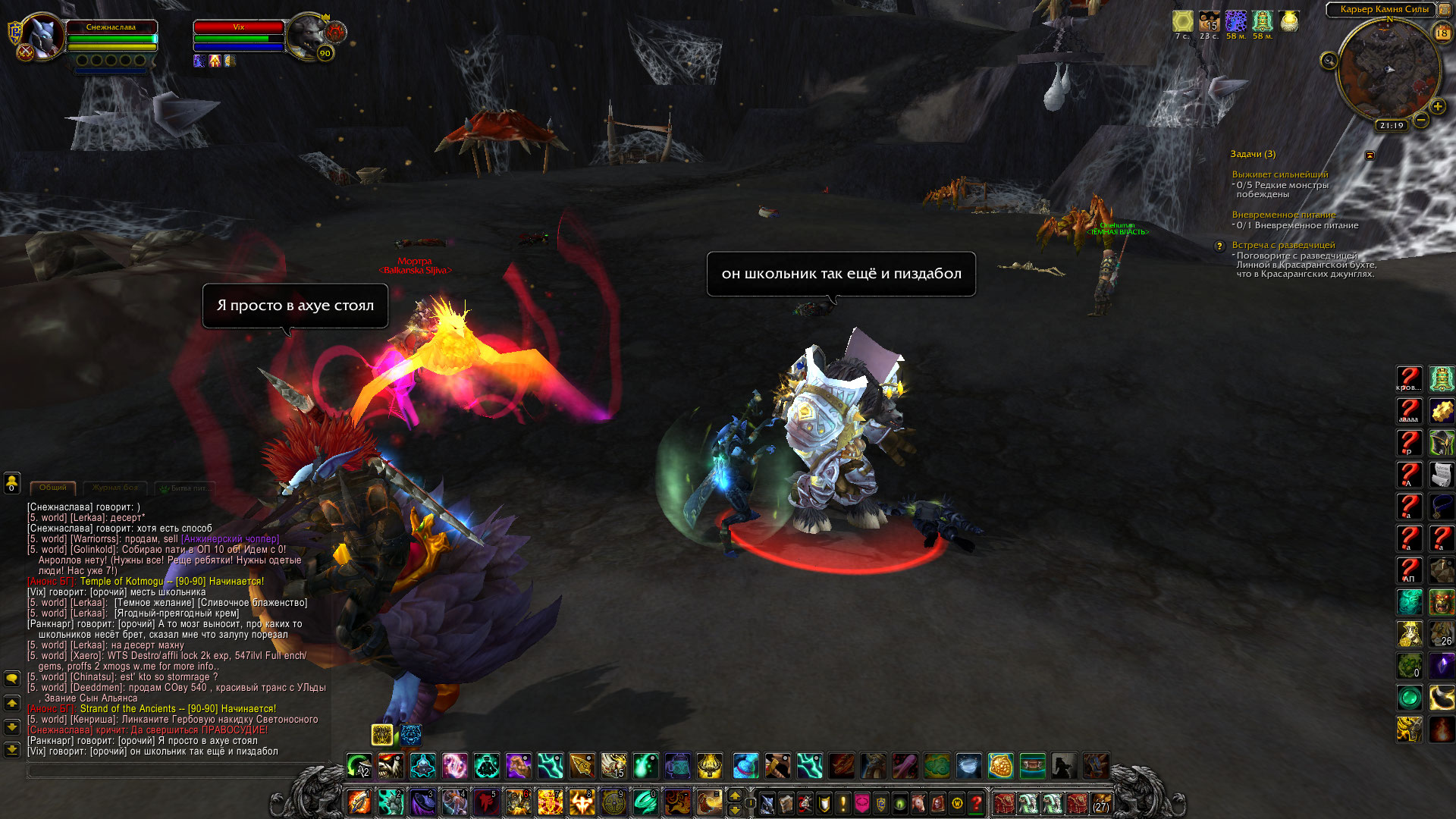Activate the action bar slot numbered 1

(x=359, y=802)
